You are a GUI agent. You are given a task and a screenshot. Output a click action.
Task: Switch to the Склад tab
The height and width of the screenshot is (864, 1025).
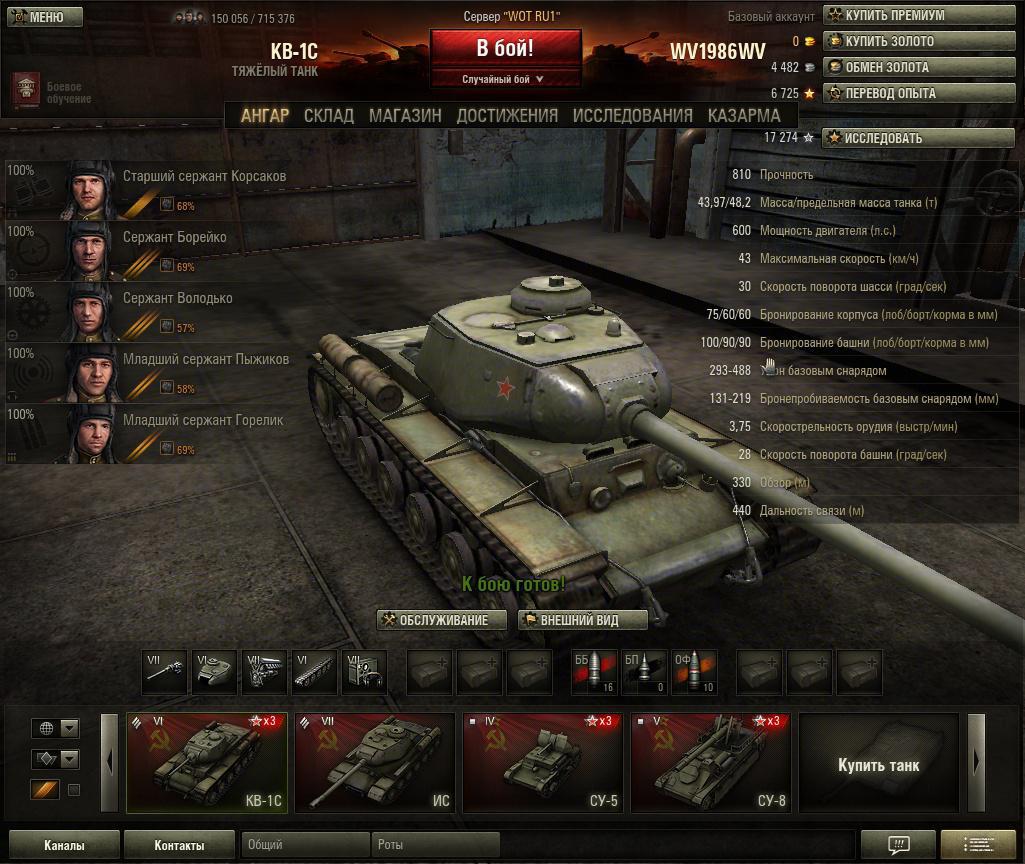[329, 115]
